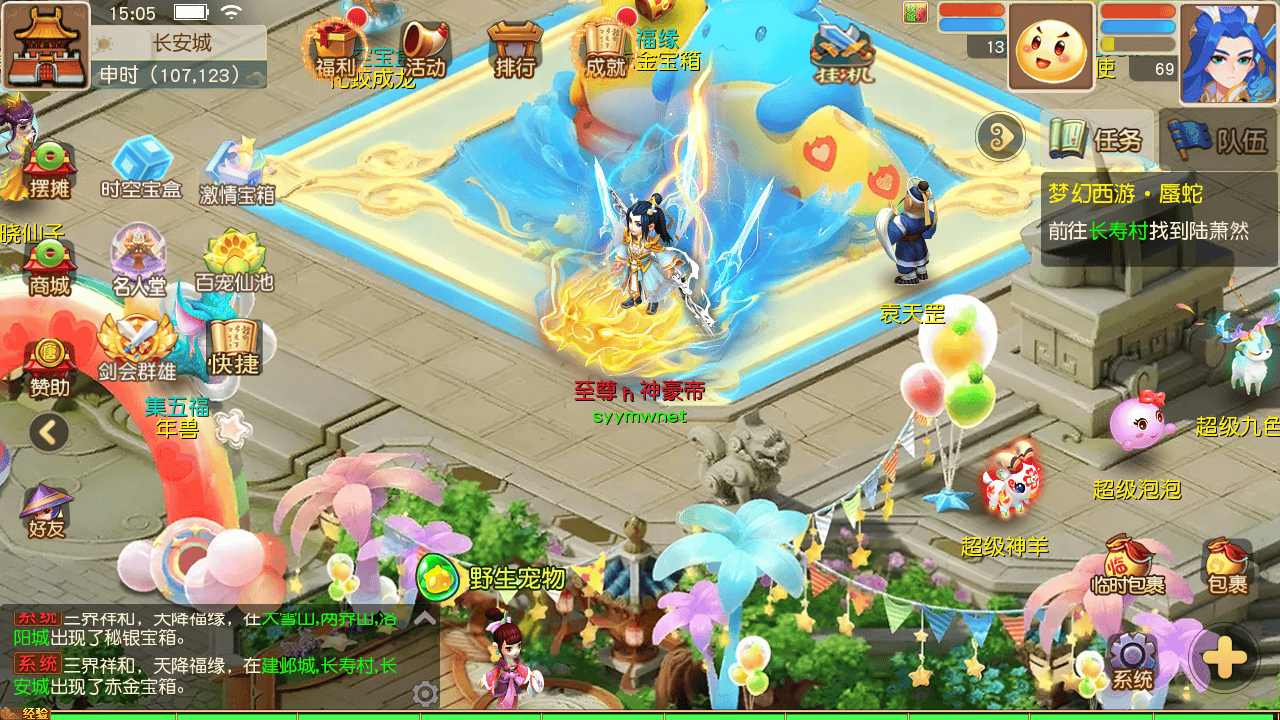1280x720 pixels.
Task: Open the 摆摊 stall market
Action: coord(49,170)
